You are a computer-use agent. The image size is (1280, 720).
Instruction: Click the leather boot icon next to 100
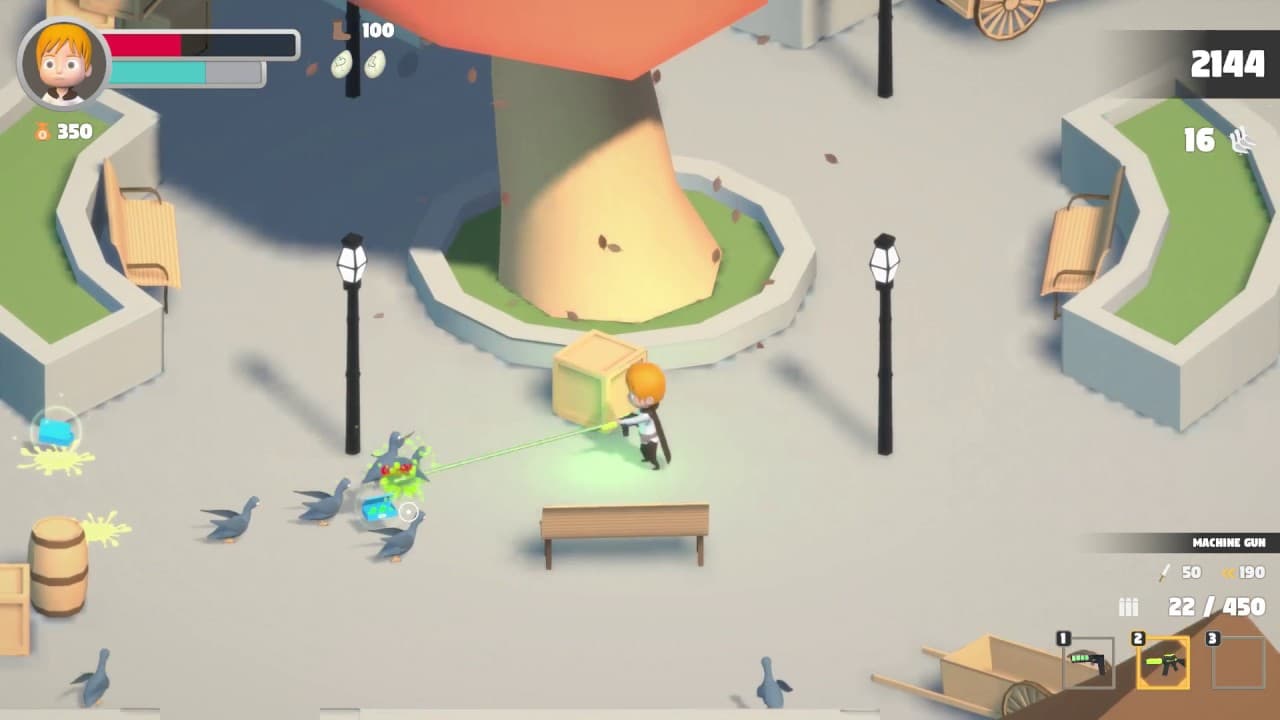tap(340, 31)
